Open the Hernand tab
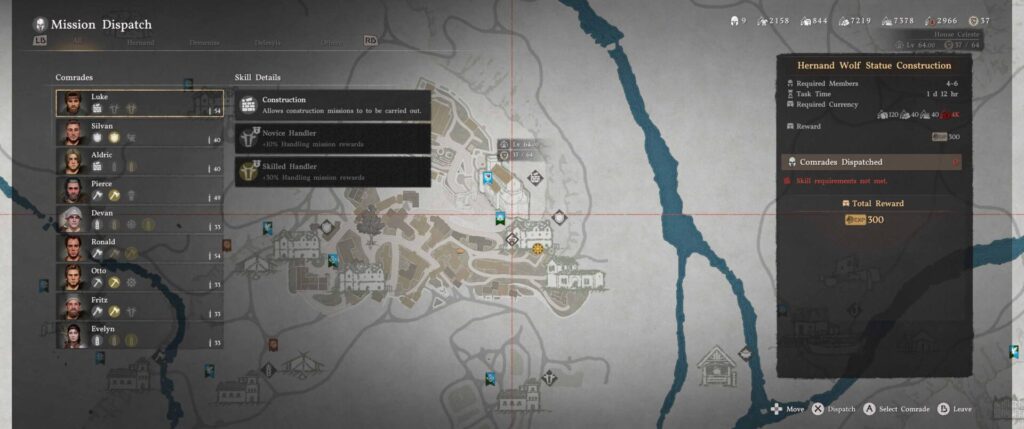 coord(141,42)
